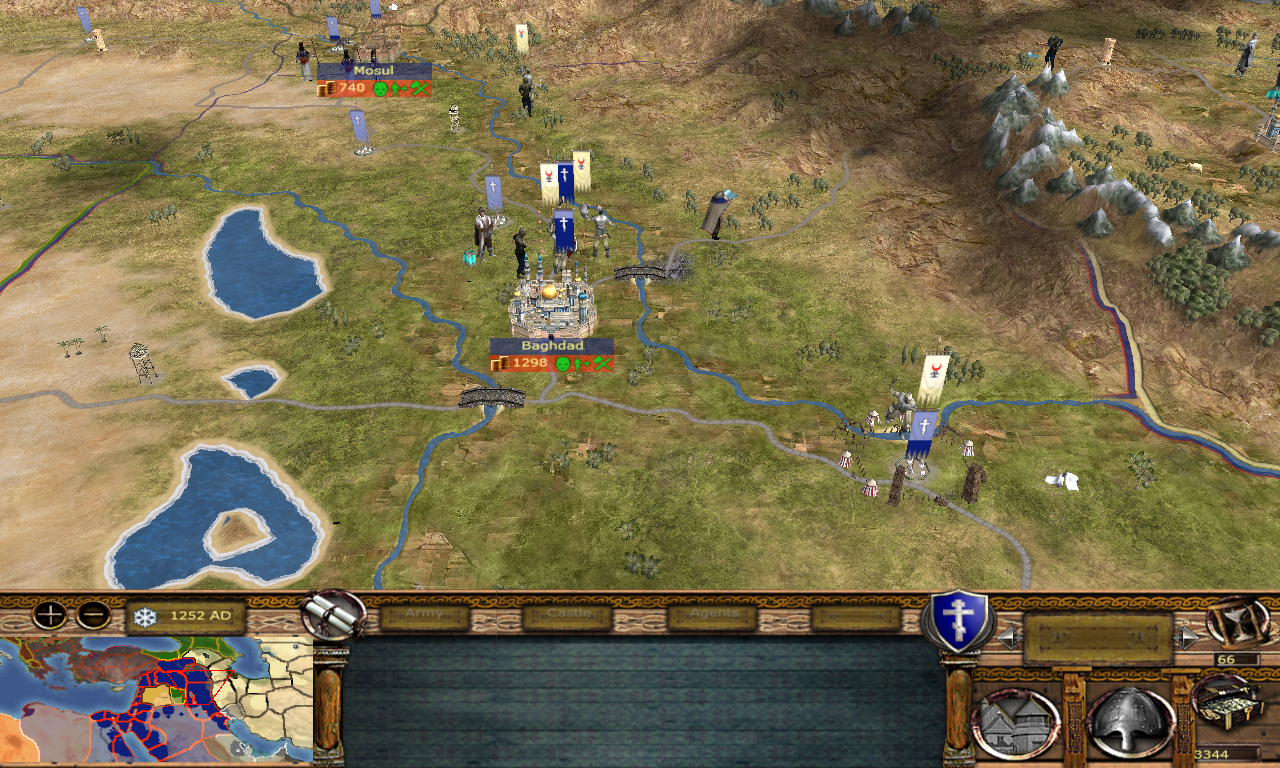Zoom in the minimap with the plus button
The width and height of the screenshot is (1280, 768).
(49, 615)
